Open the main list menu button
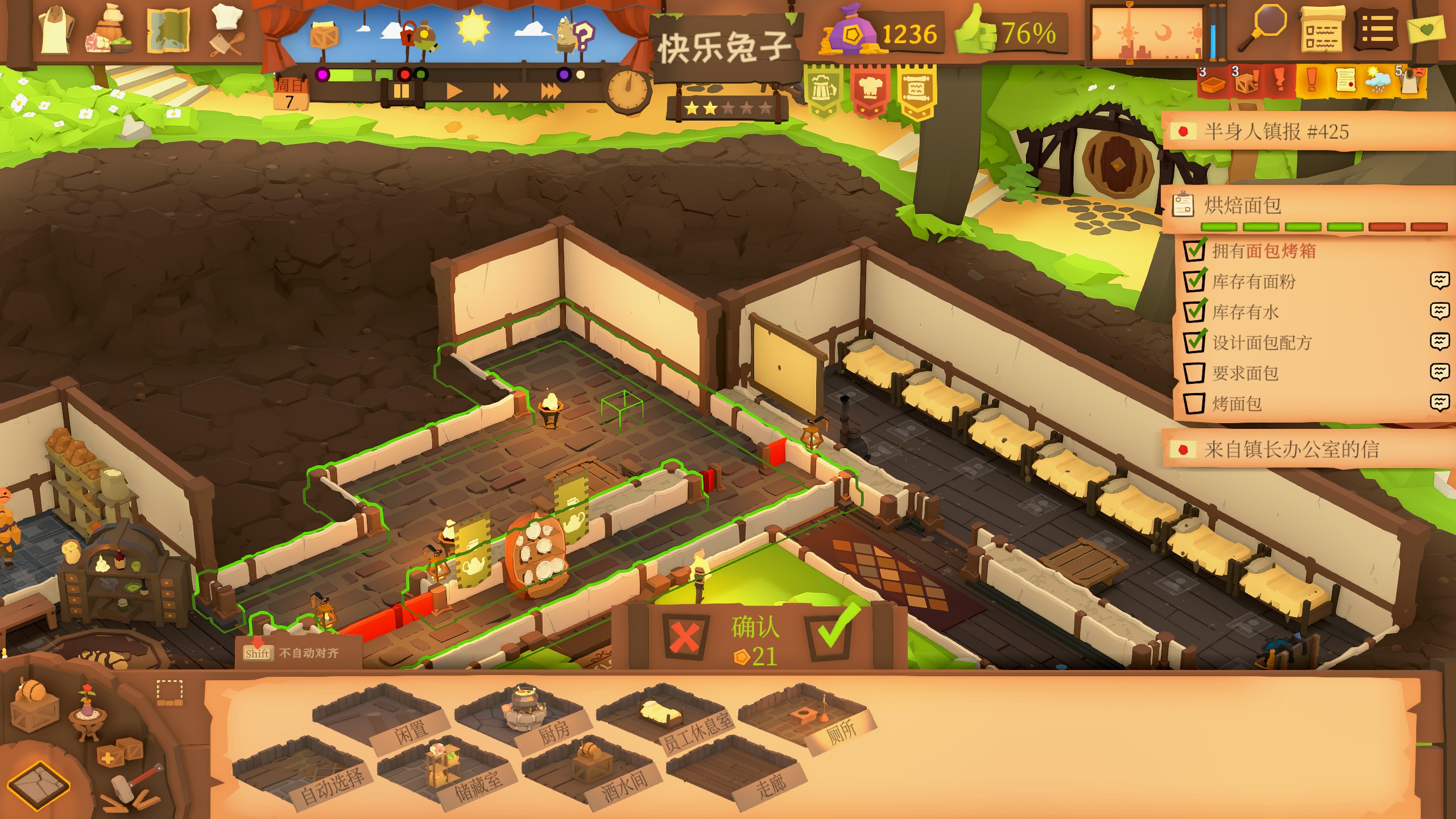This screenshot has height=819, width=1456. point(1377,31)
